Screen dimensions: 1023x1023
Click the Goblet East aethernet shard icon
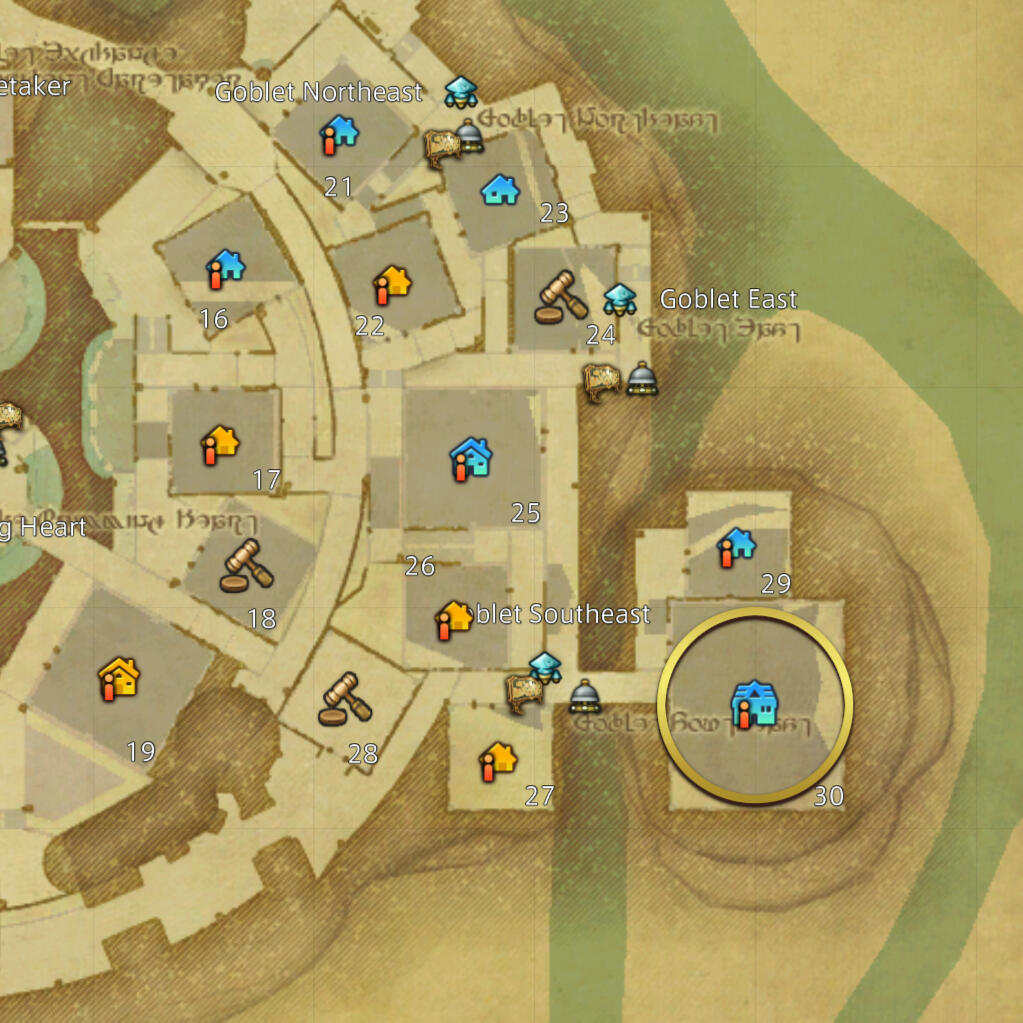click(x=620, y=299)
